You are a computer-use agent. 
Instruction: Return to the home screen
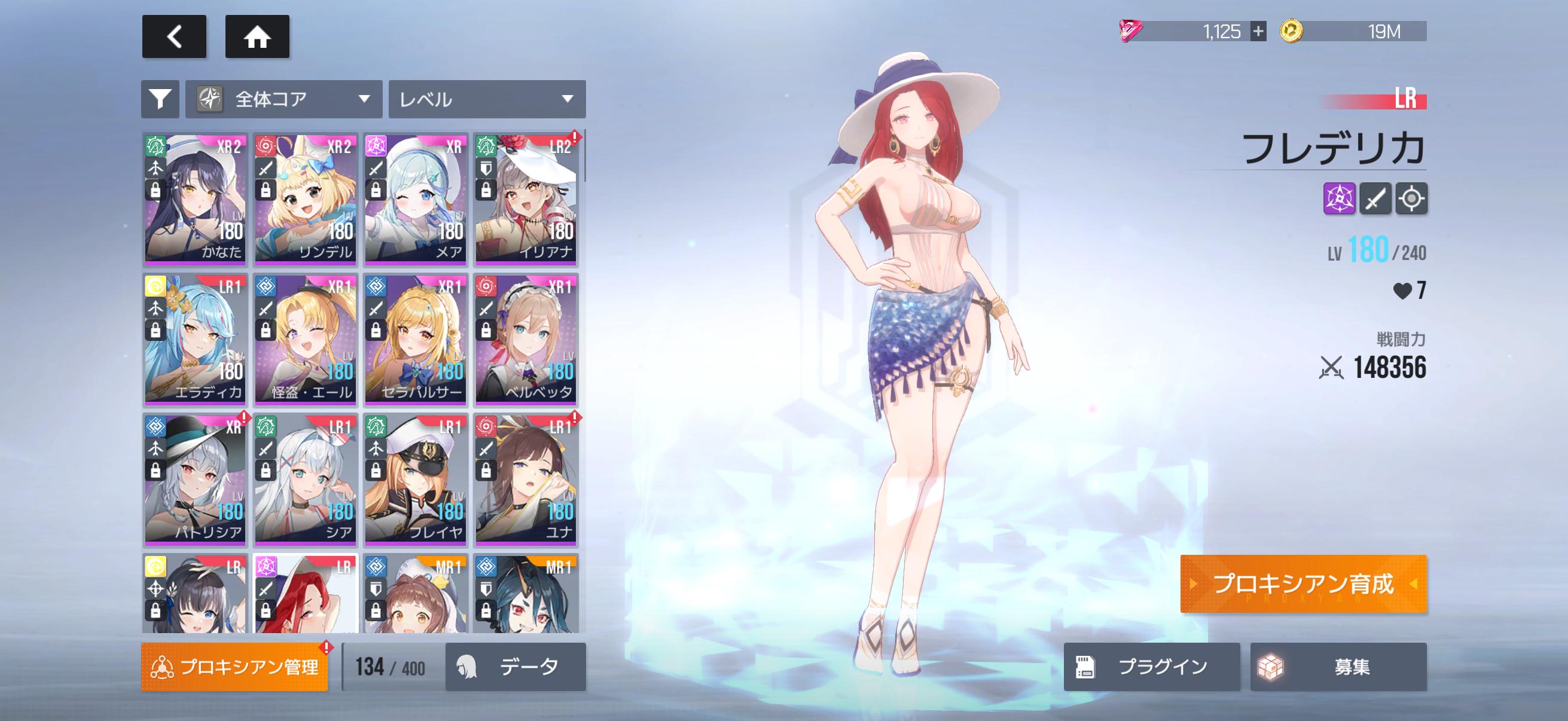[x=257, y=36]
